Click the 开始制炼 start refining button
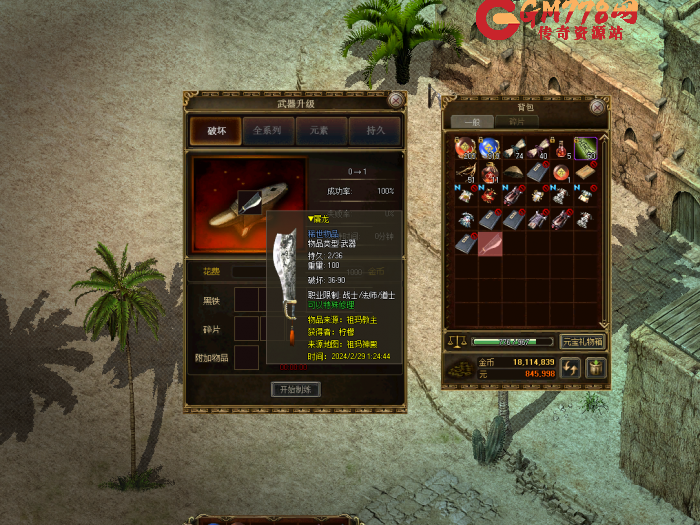This screenshot has width=700, height=525. click(x=295, y=389)
